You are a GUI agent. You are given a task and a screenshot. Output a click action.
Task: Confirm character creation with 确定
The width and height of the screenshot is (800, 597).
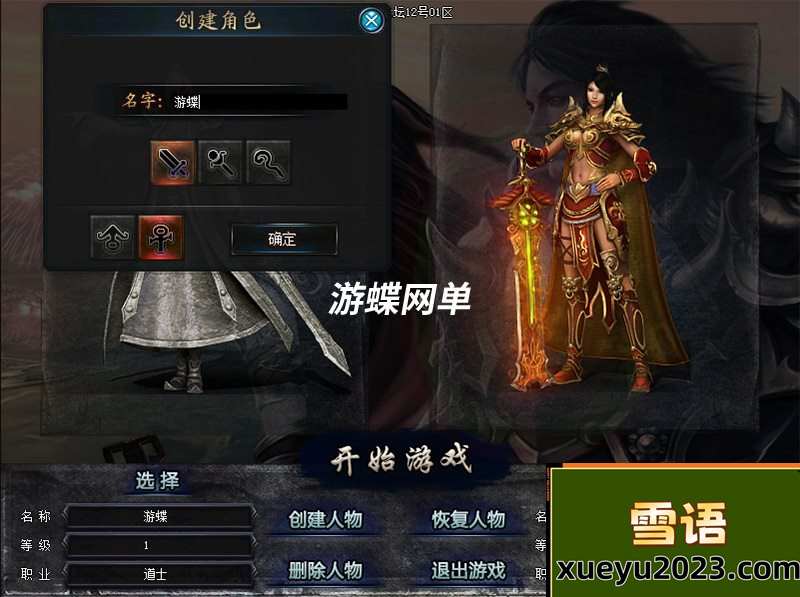[283, 239]
